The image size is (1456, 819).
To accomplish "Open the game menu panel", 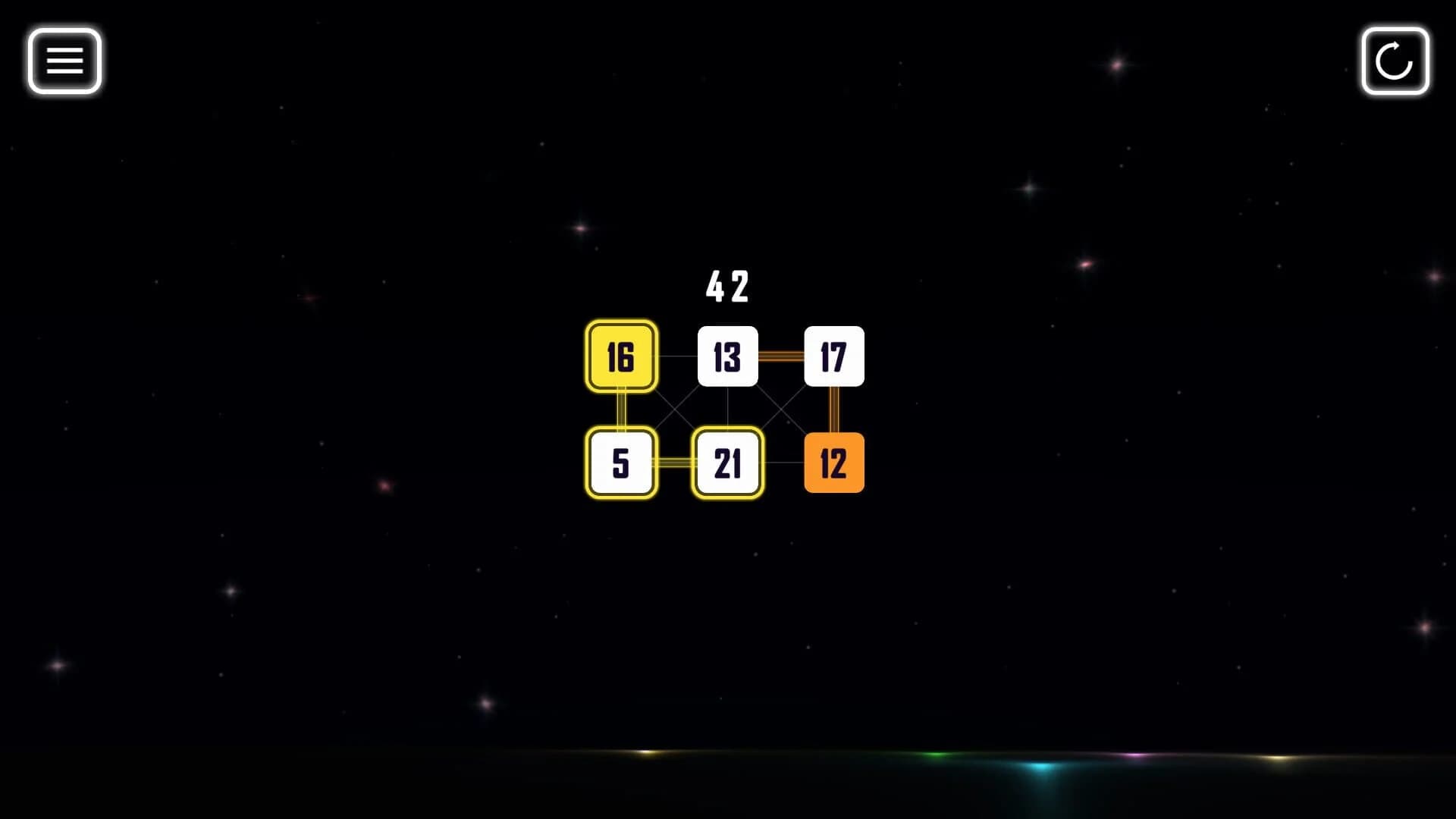I will (64, 61).
